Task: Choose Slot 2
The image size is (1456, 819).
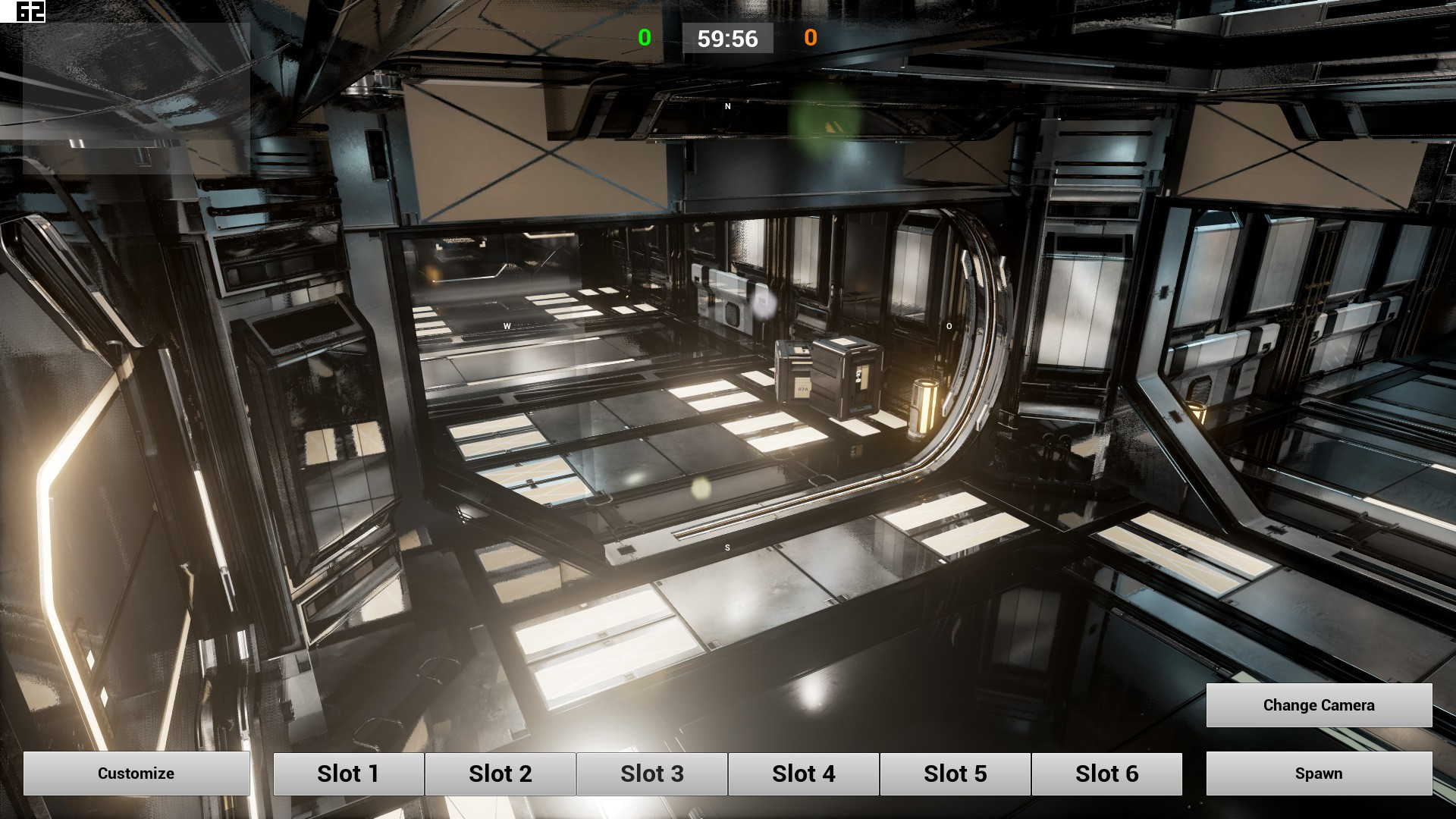Action: click(500, 773)
